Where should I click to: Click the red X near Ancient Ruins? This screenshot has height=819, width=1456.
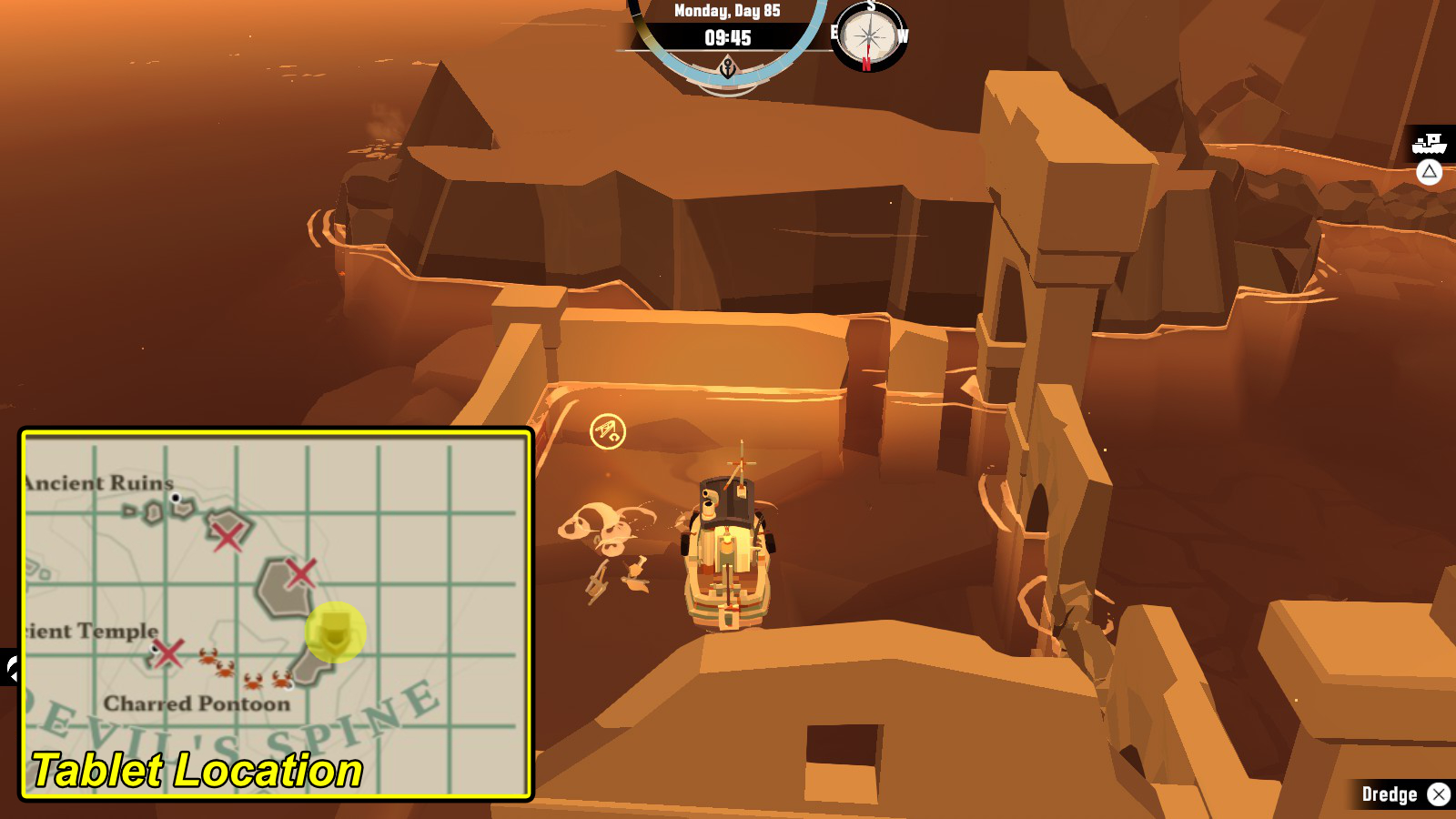pyautogui.click(x=227, y=536)
